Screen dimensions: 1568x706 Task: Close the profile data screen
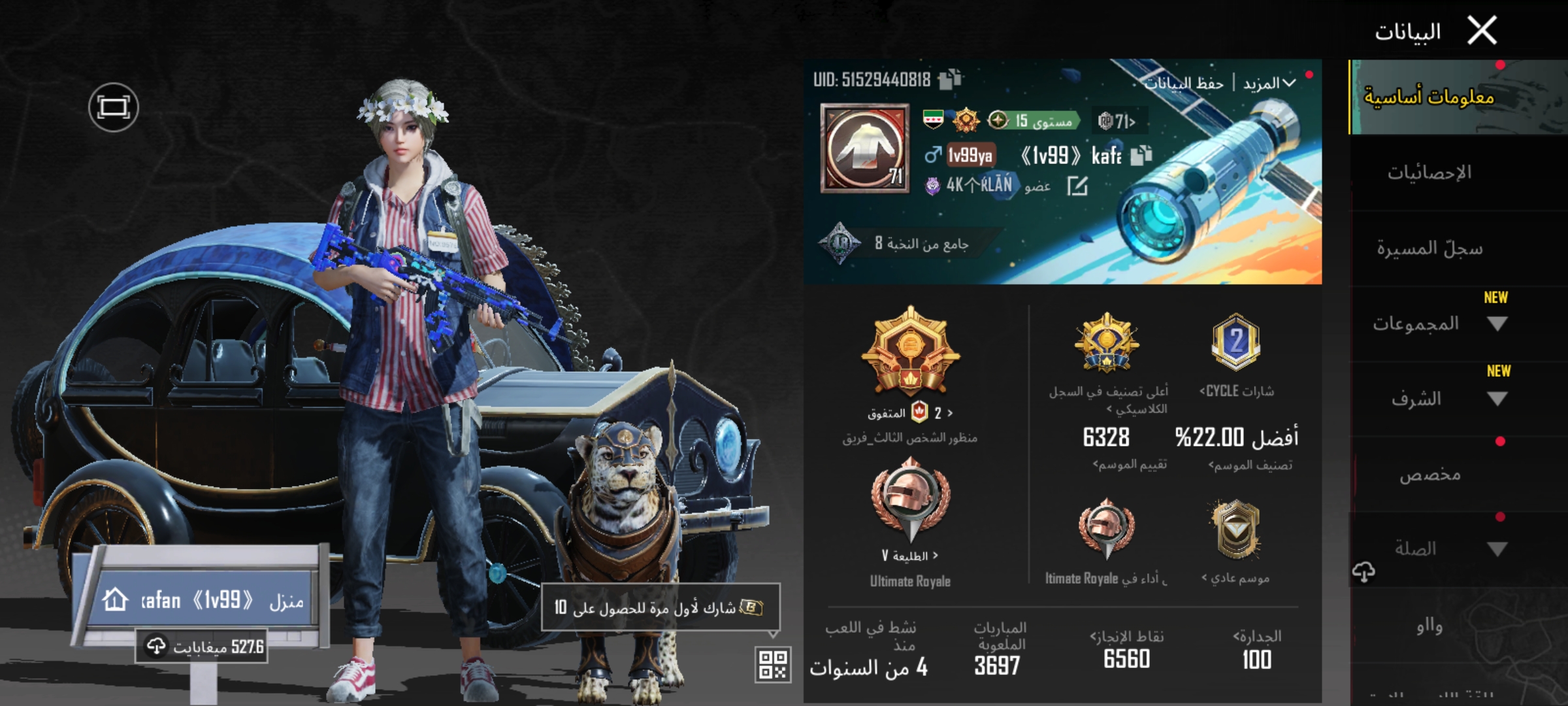pos(1482,31)
